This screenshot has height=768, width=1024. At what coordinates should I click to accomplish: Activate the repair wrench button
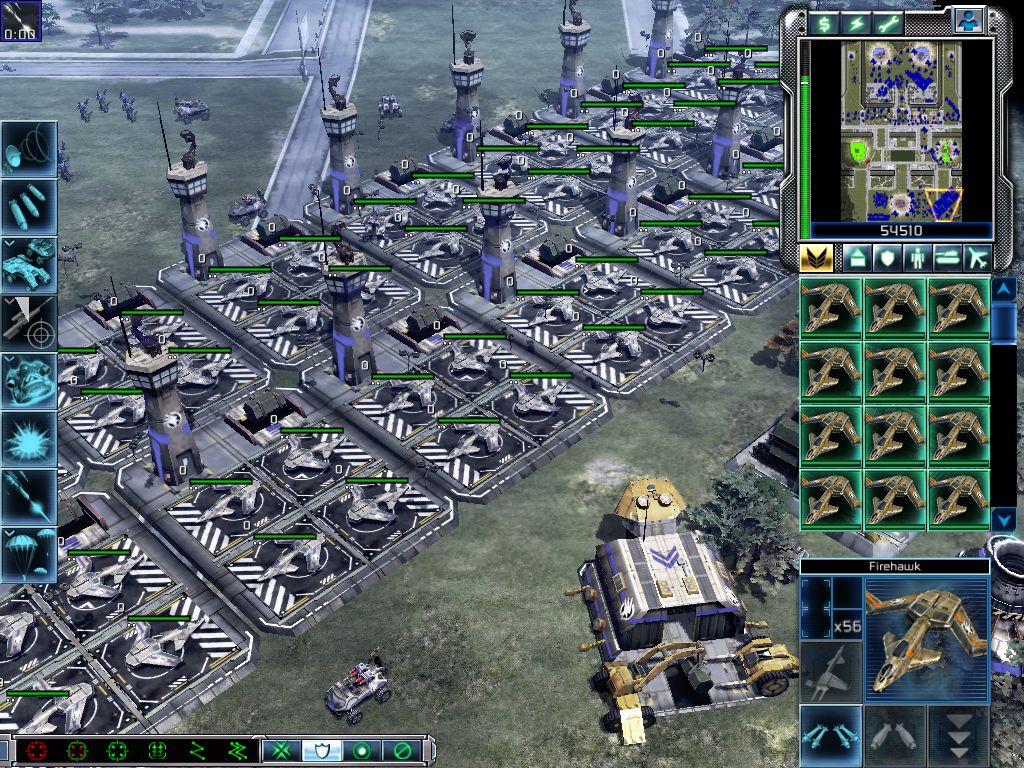coord(889,22)
